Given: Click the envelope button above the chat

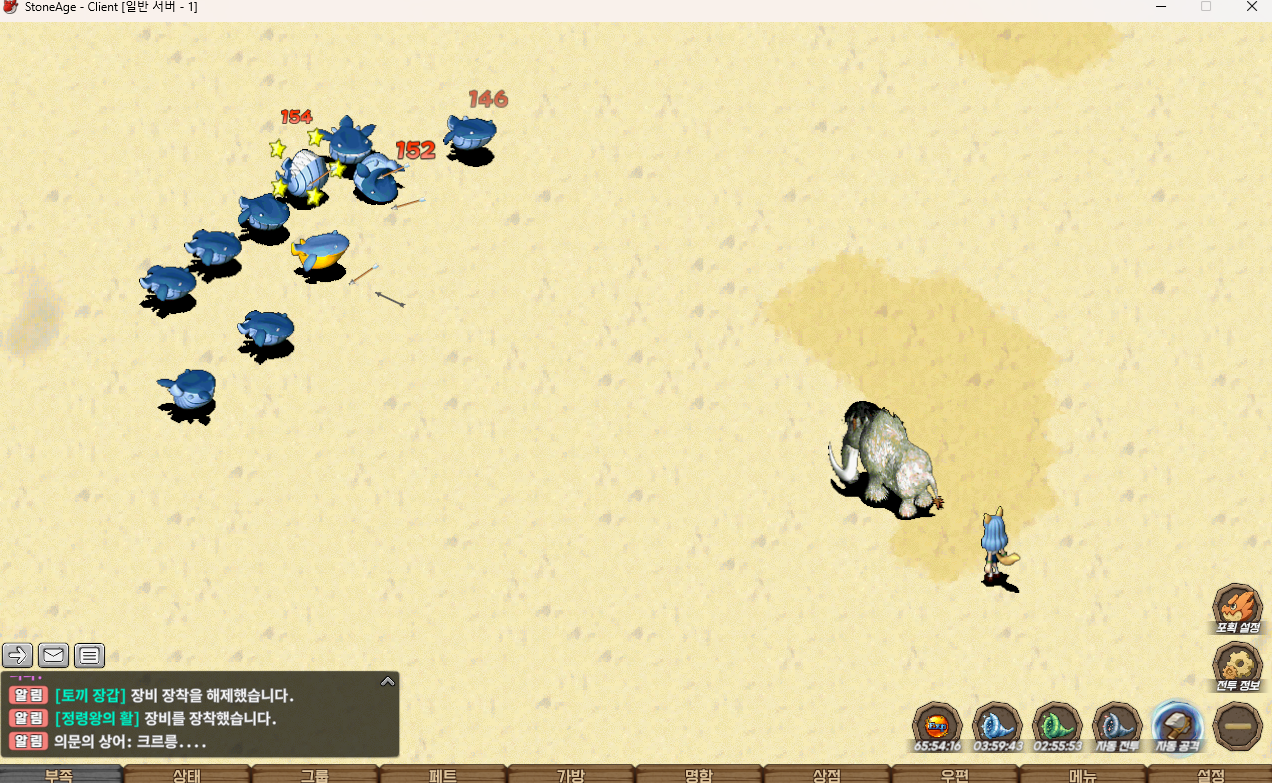Looking at the screenshot, I should point(54,656).
